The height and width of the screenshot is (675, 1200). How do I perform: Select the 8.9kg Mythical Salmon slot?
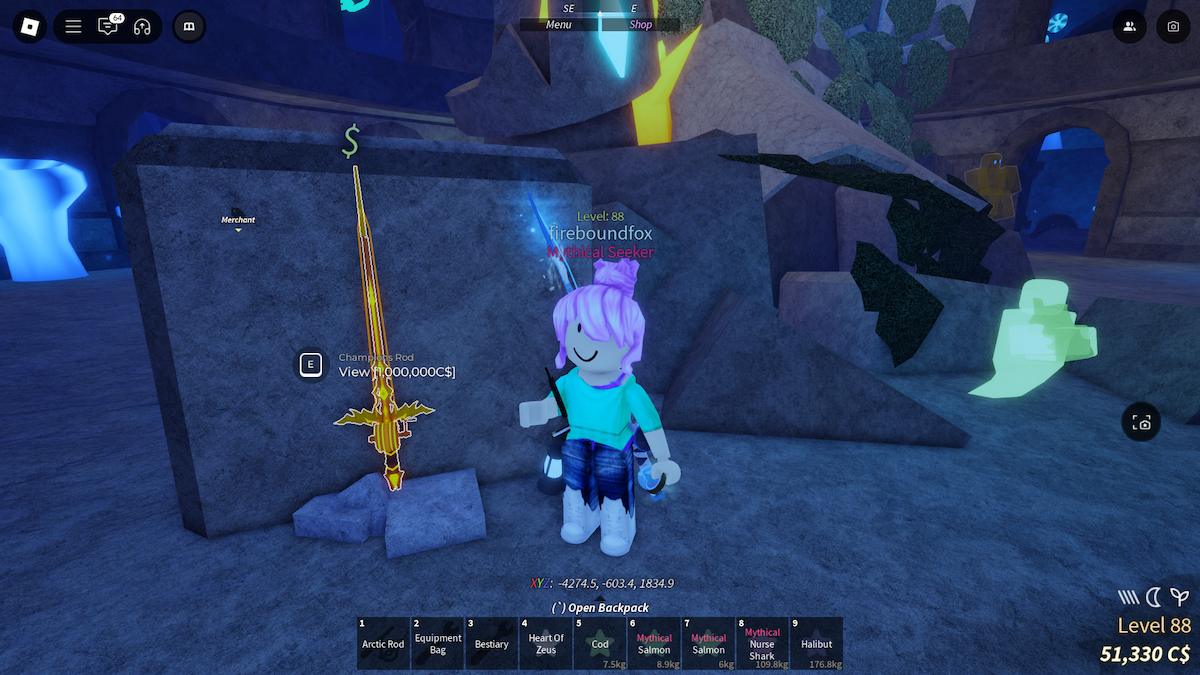pos(654,644)
